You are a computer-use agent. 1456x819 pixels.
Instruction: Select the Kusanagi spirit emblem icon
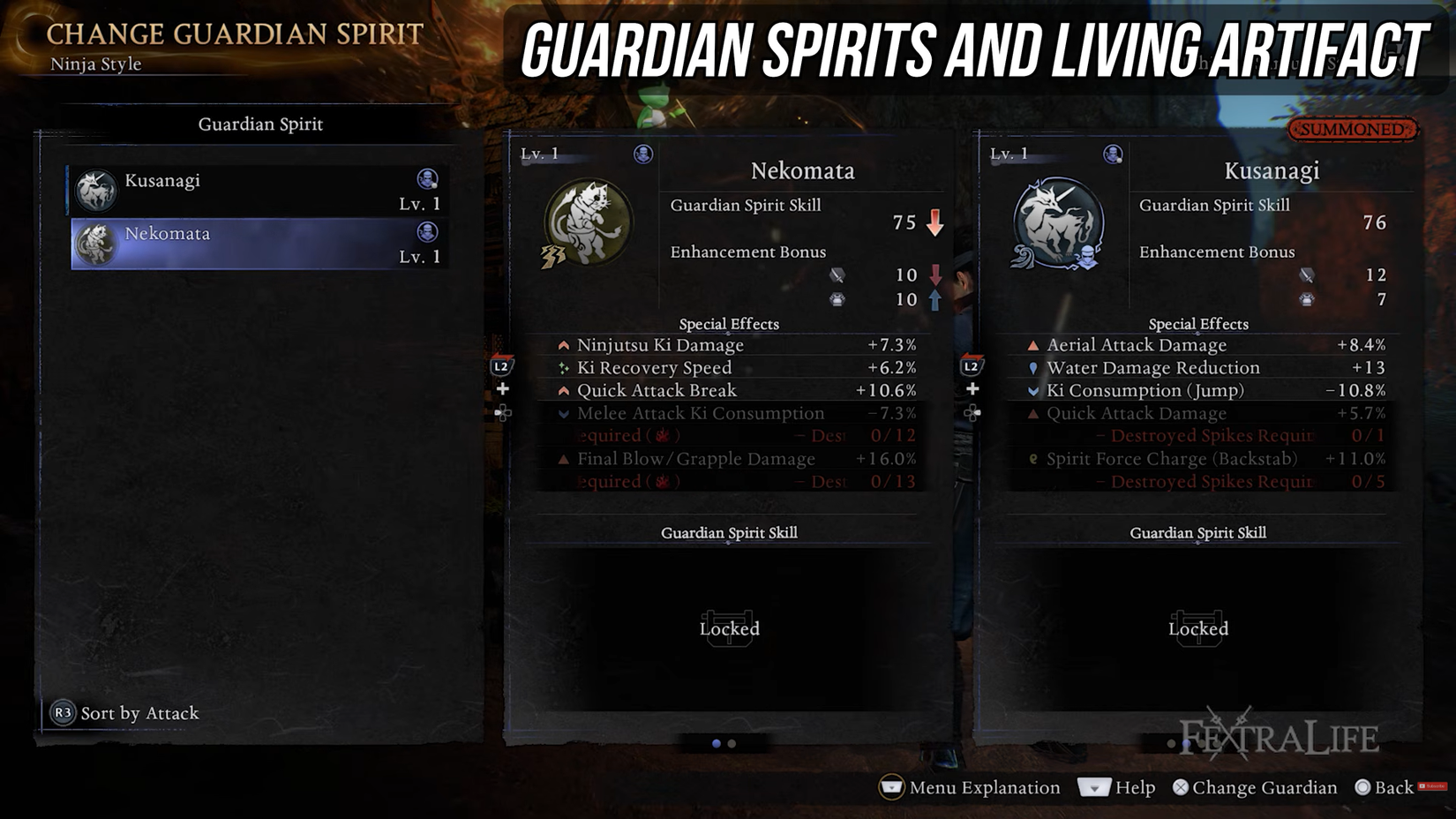pyautogui.click(x=1057, y=222)
